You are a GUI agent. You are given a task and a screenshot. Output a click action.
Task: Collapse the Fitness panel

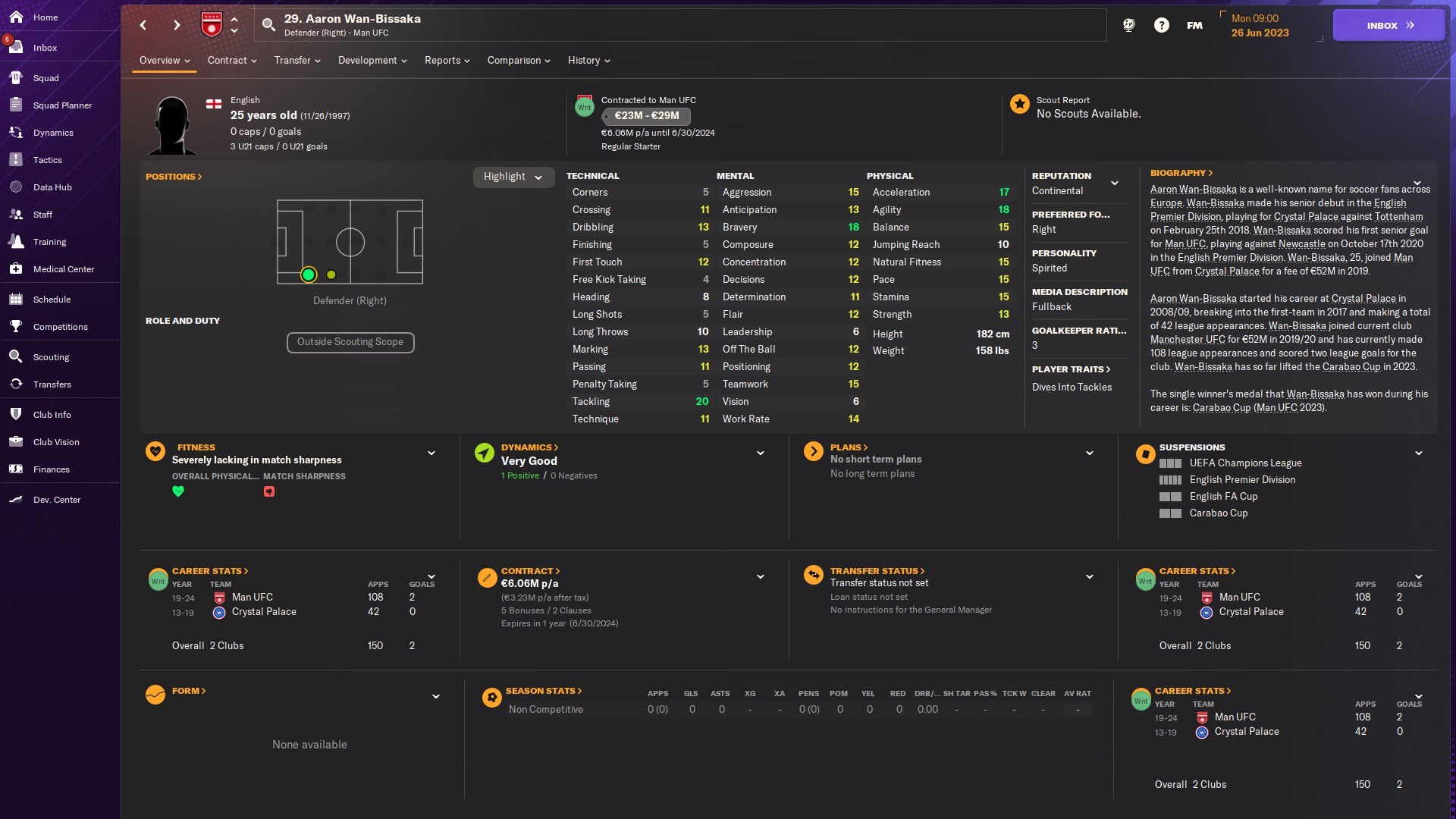pos(431,453)
